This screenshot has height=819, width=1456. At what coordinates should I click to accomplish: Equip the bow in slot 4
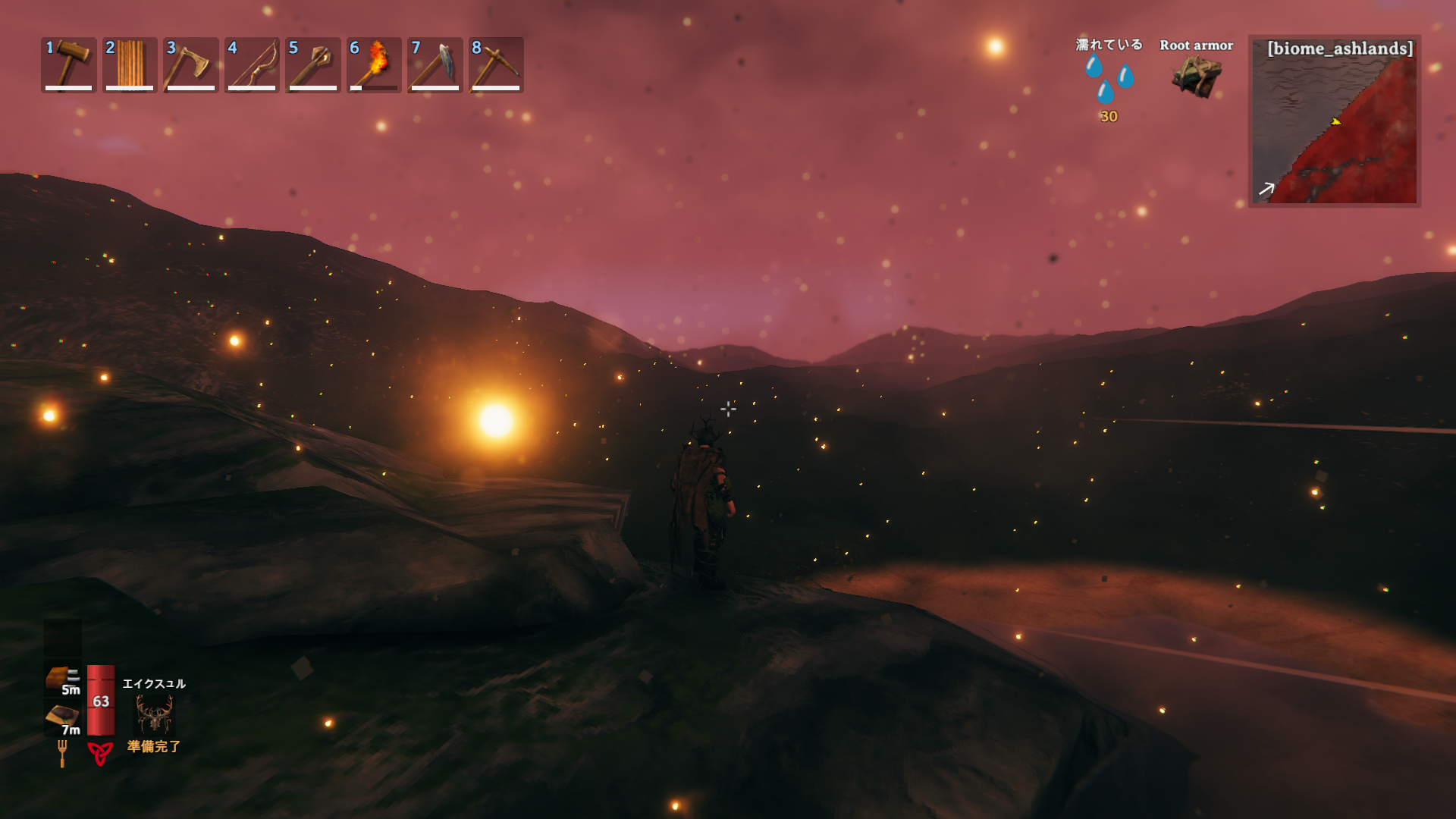coord(252,64)
